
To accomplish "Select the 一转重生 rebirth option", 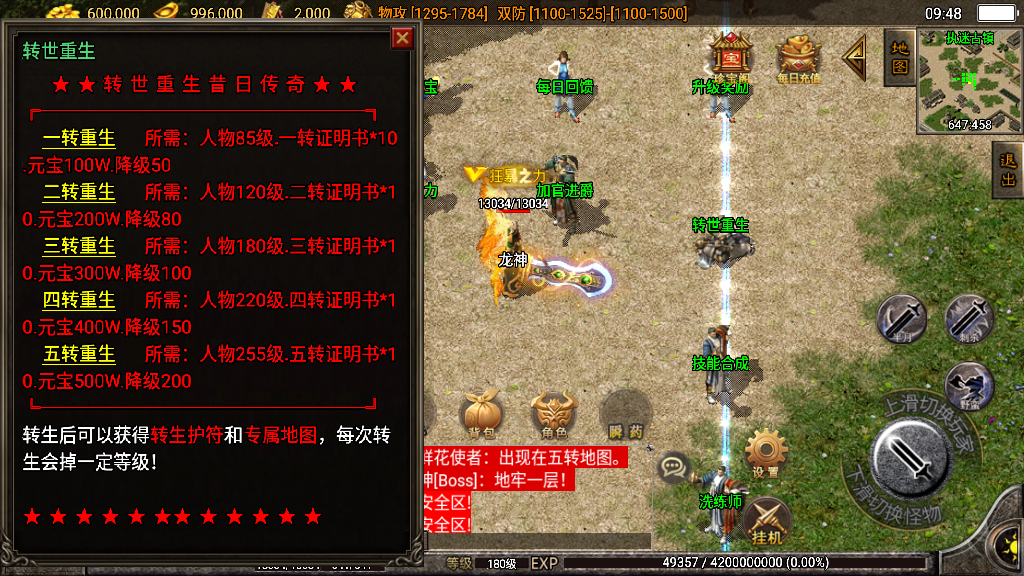I will pos(79,138).
